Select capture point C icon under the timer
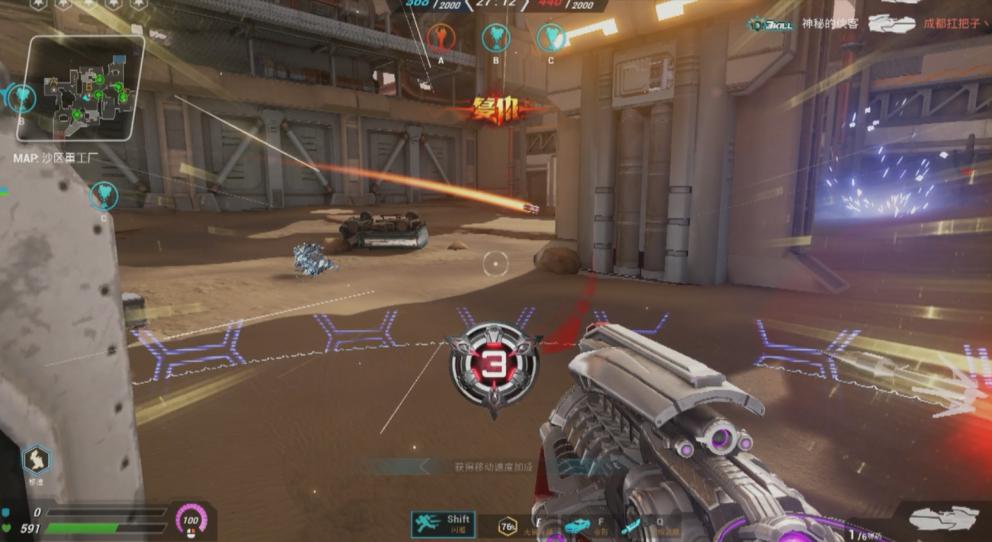The image size is (992, 542). (550, 38)
